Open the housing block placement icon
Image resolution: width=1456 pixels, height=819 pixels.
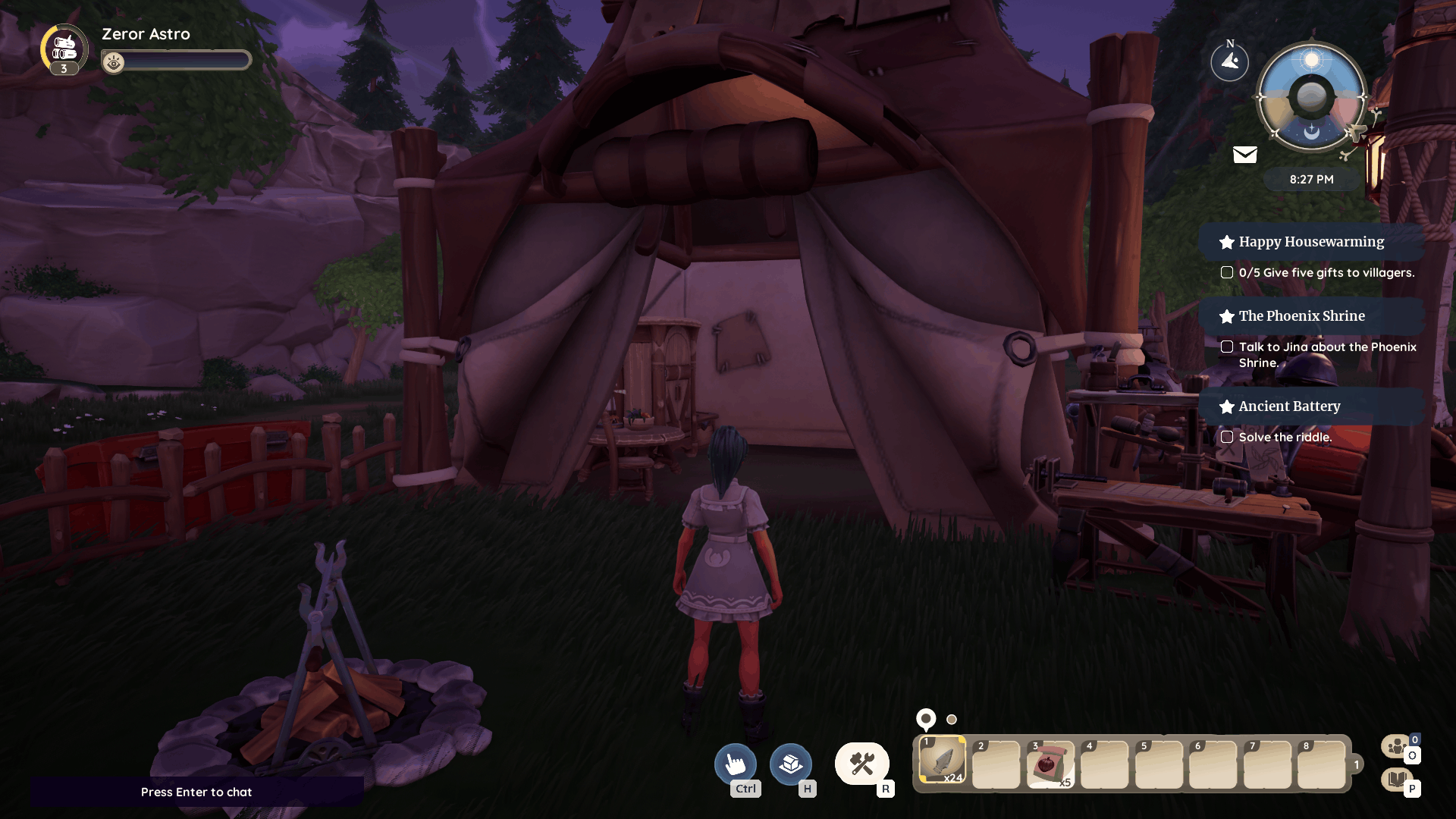(790, 764)
